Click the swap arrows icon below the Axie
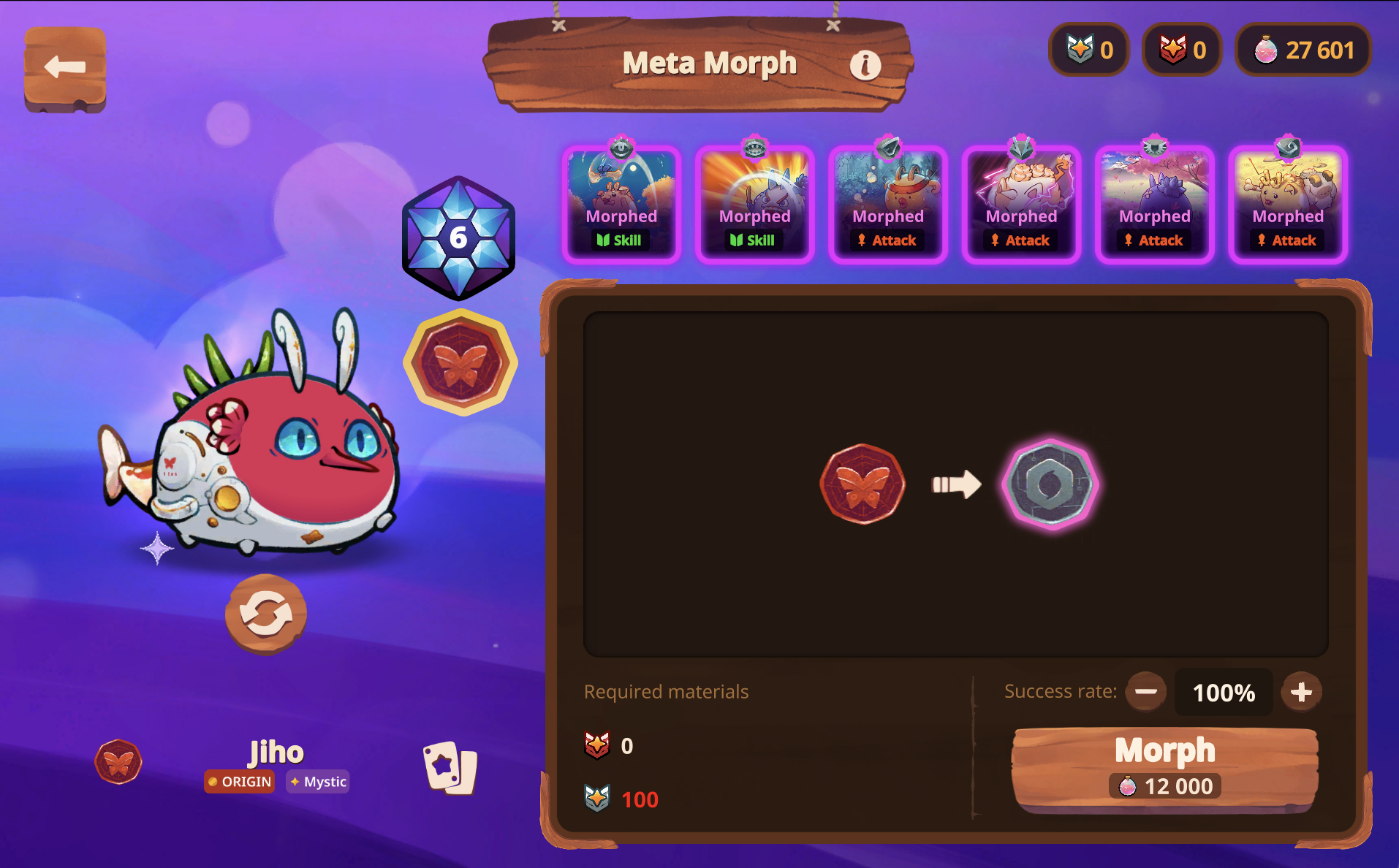The image size is (1399, 868). [265, 614]
